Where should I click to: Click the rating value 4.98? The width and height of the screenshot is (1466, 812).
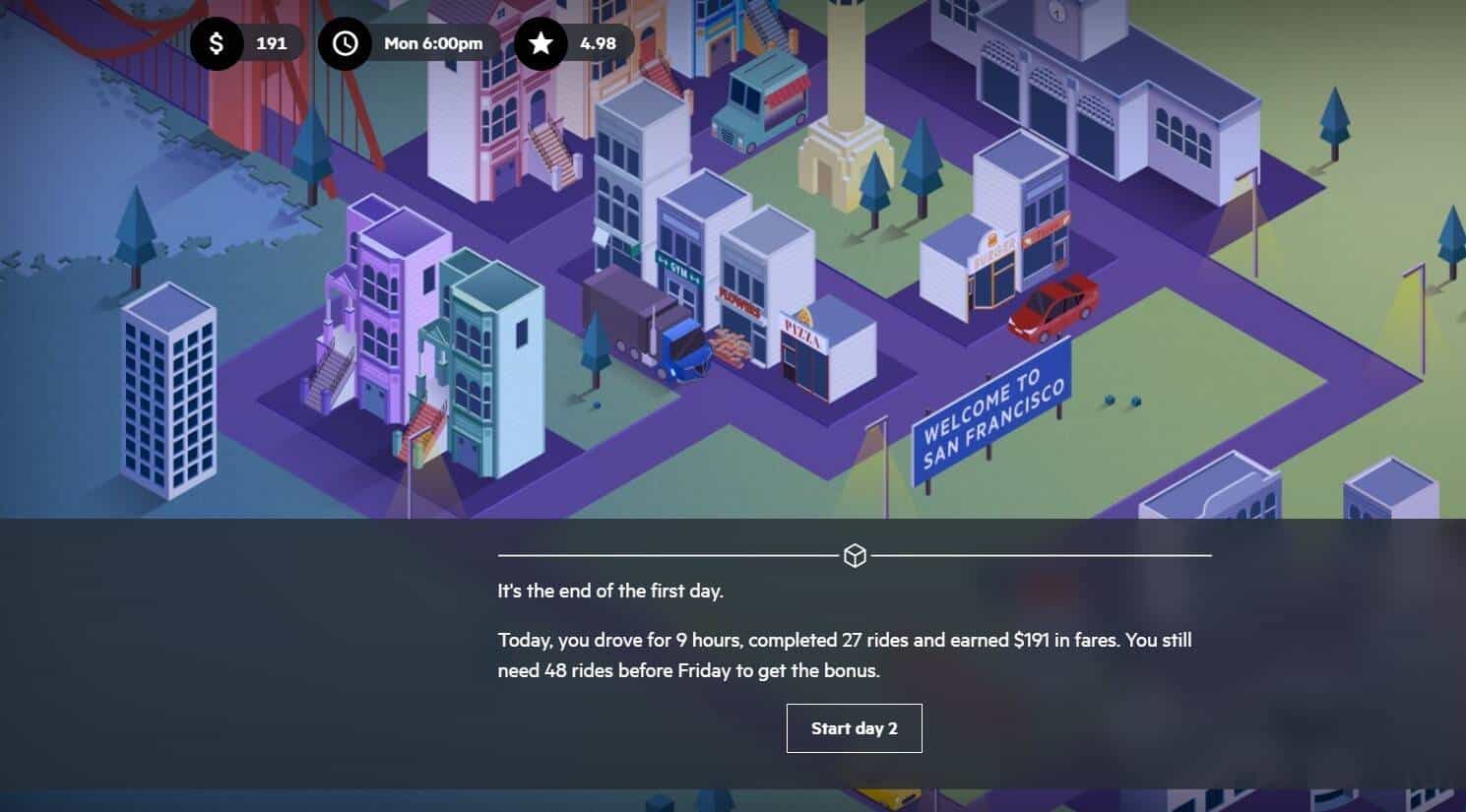tap(601, 42)
